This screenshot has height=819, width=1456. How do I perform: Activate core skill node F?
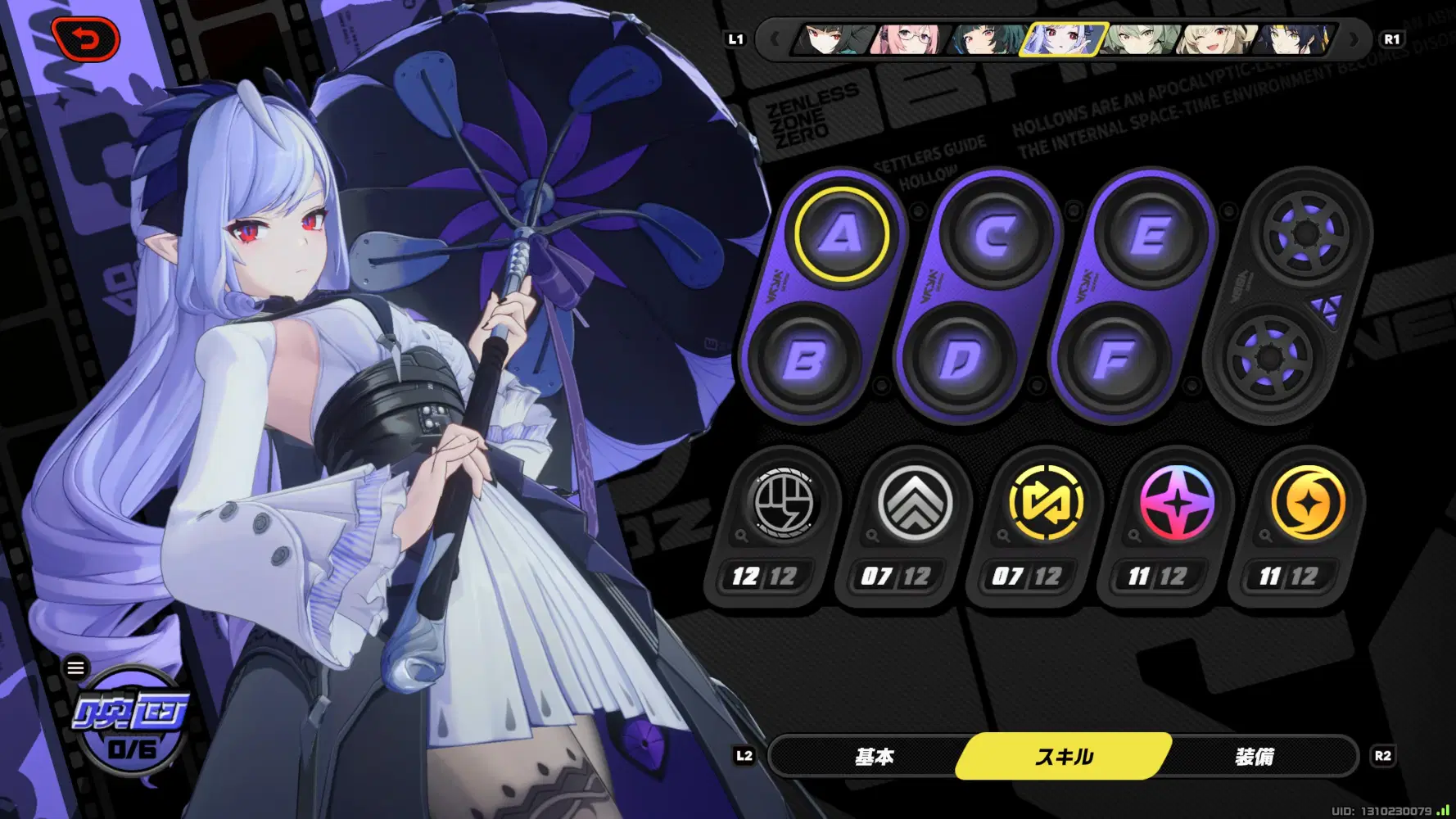pos(1114,358)
